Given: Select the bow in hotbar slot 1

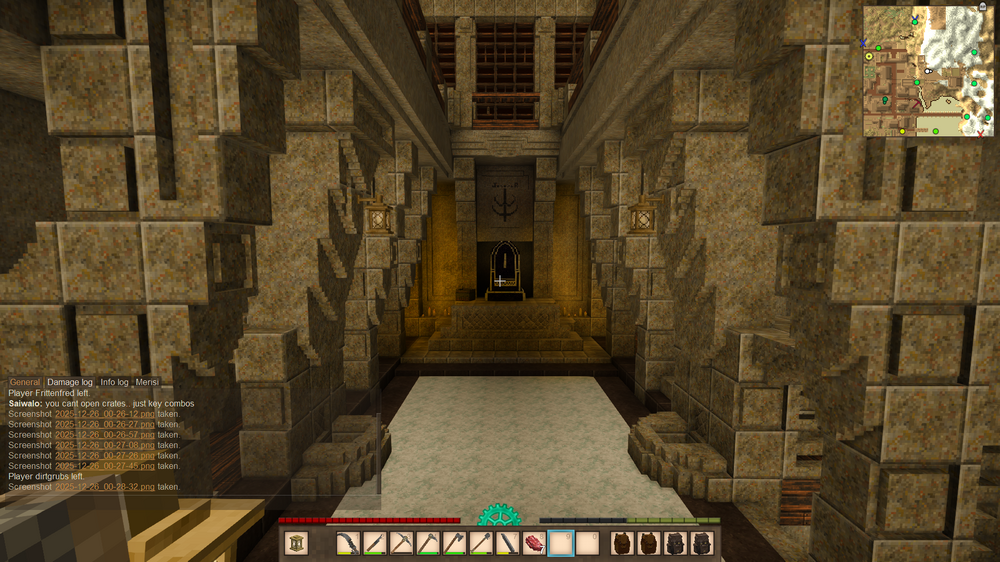Looking at the screenshot, I should (x=347, y=543).
